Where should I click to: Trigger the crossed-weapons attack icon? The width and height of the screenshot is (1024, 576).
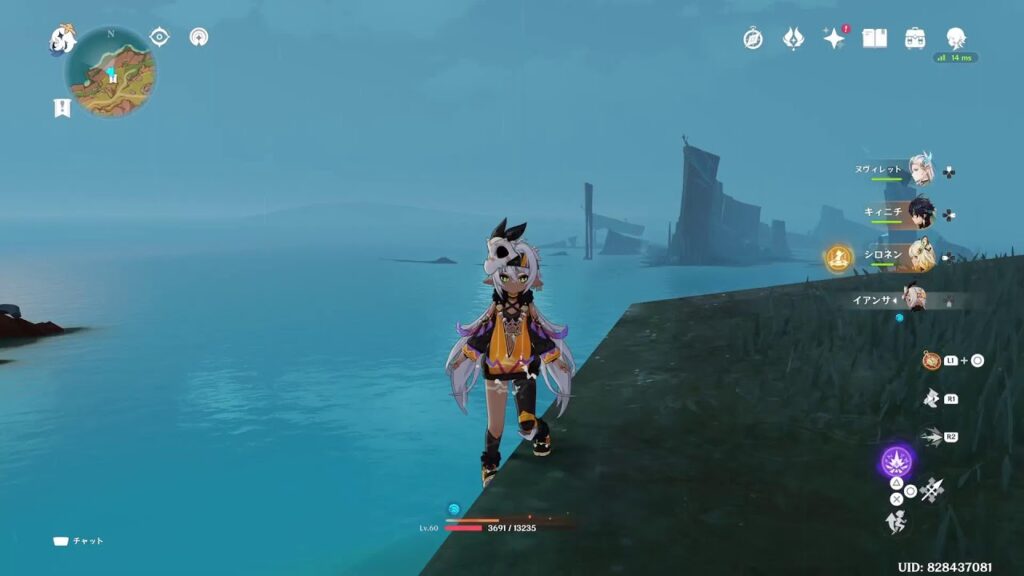pos(933,490)
